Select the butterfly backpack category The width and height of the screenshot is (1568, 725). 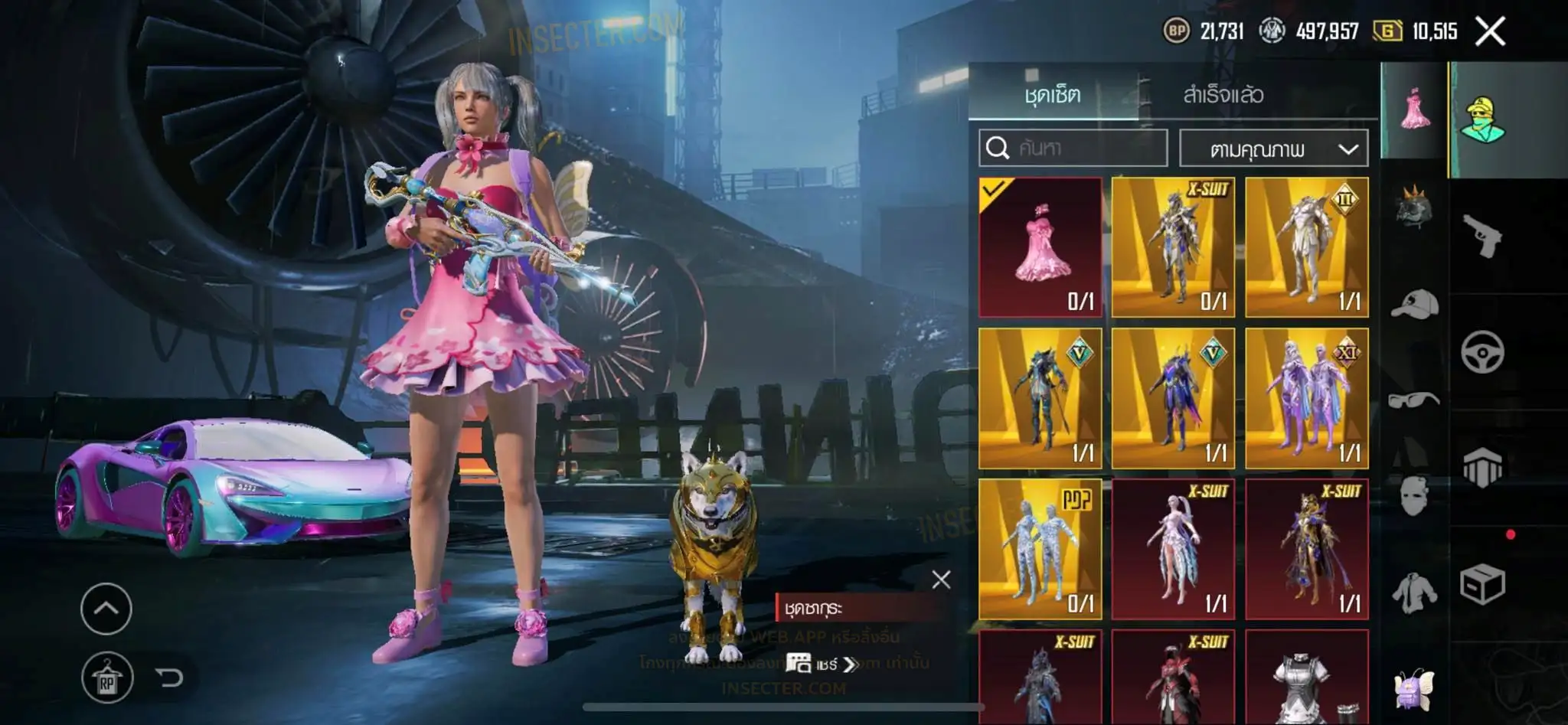click(x=1413, y=687)
